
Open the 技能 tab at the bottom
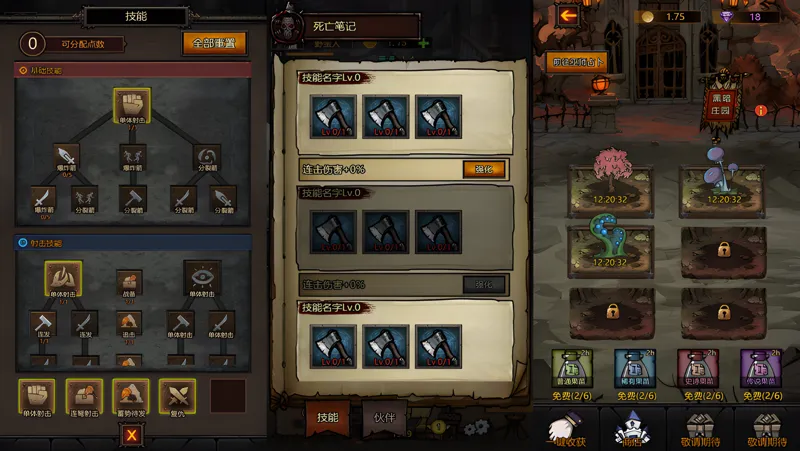pyautogui.click(x=327, y=418)
